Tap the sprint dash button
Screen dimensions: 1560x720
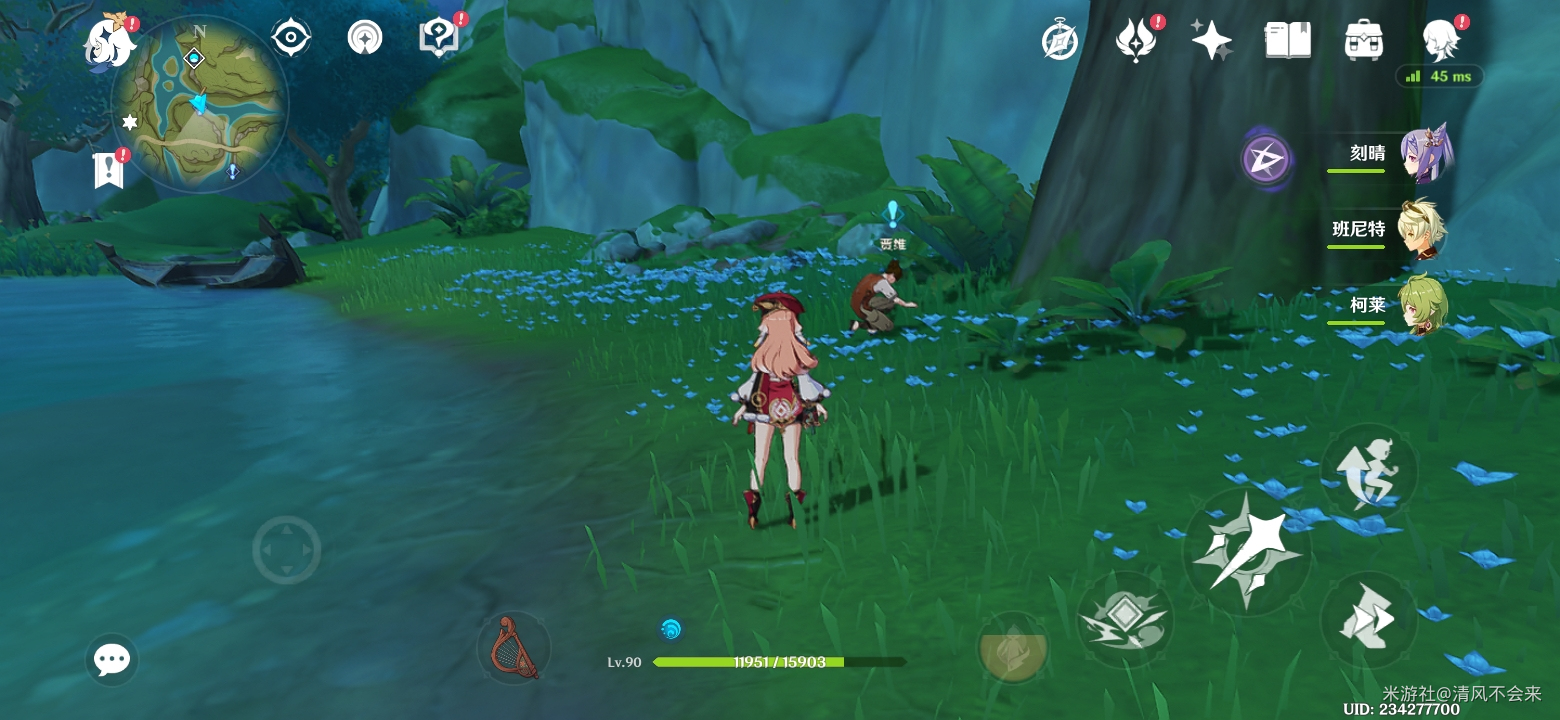[1368, 620]
